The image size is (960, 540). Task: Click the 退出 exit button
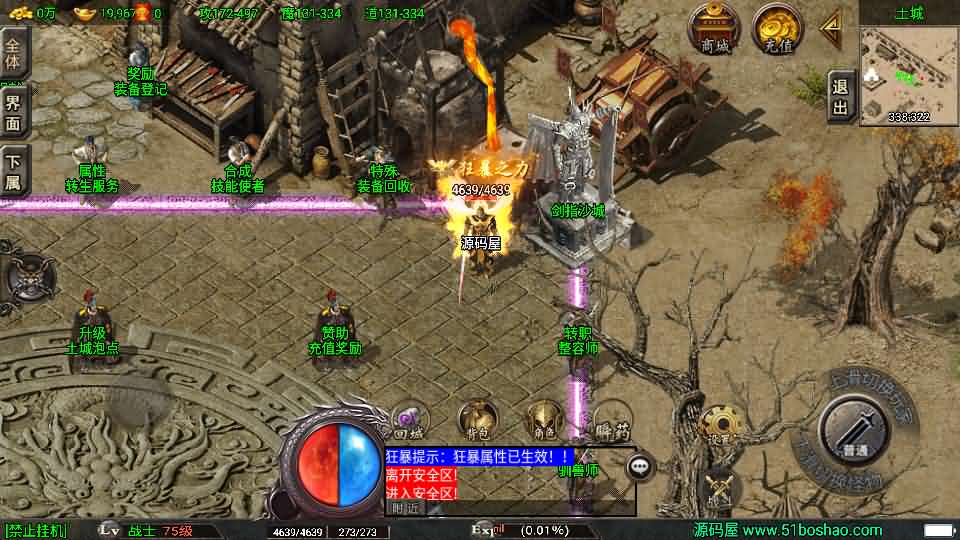click(840, 98)
